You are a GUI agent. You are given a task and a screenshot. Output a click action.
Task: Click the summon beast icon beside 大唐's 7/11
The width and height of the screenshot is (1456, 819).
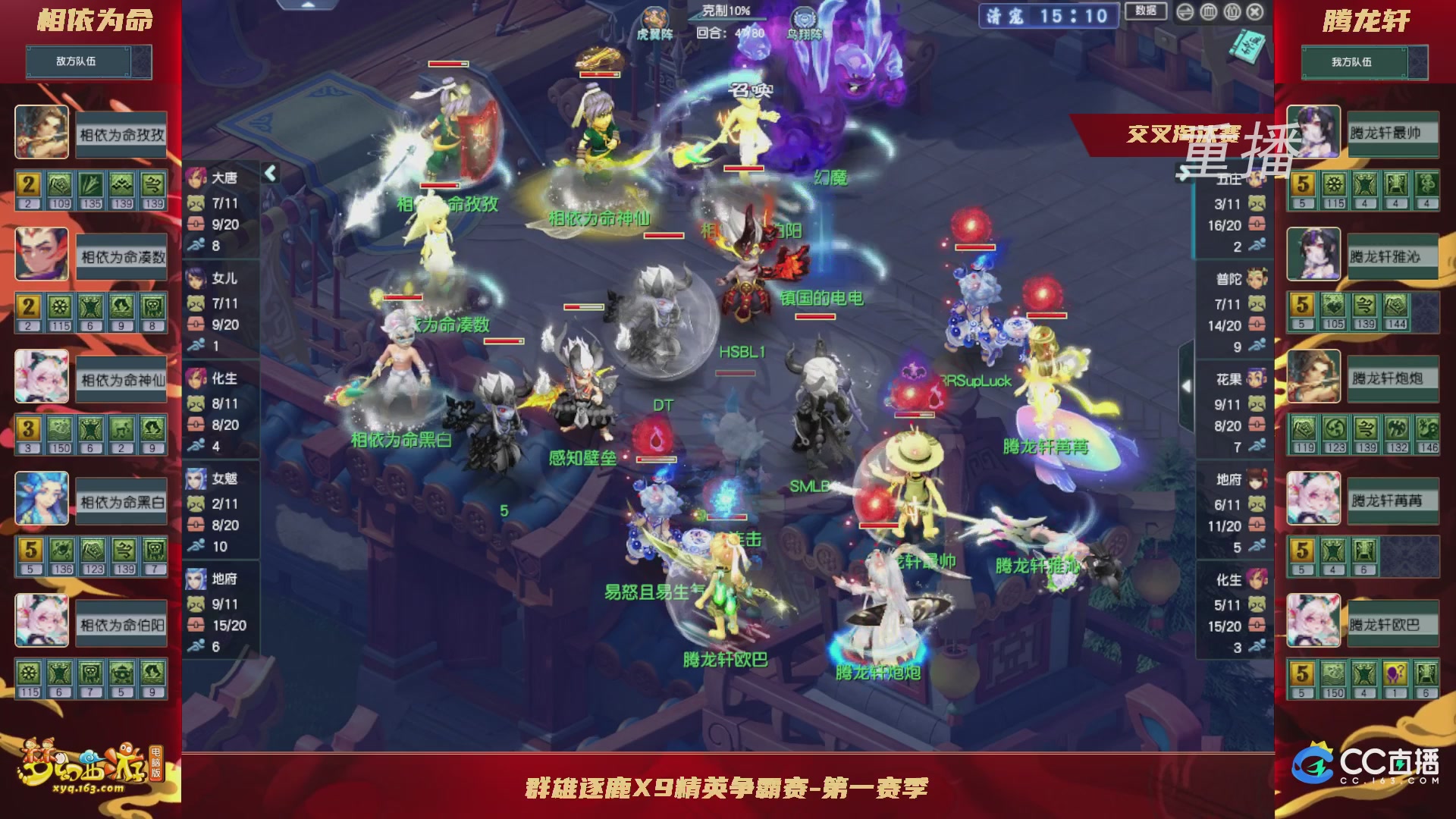click(196, 202)
